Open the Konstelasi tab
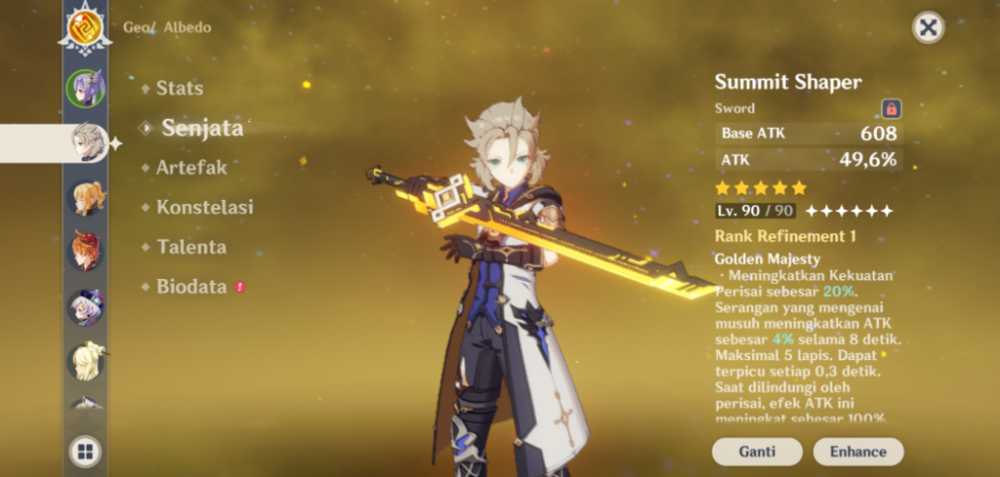Screen dimensions: 1000x477 [x=204, y=207]
